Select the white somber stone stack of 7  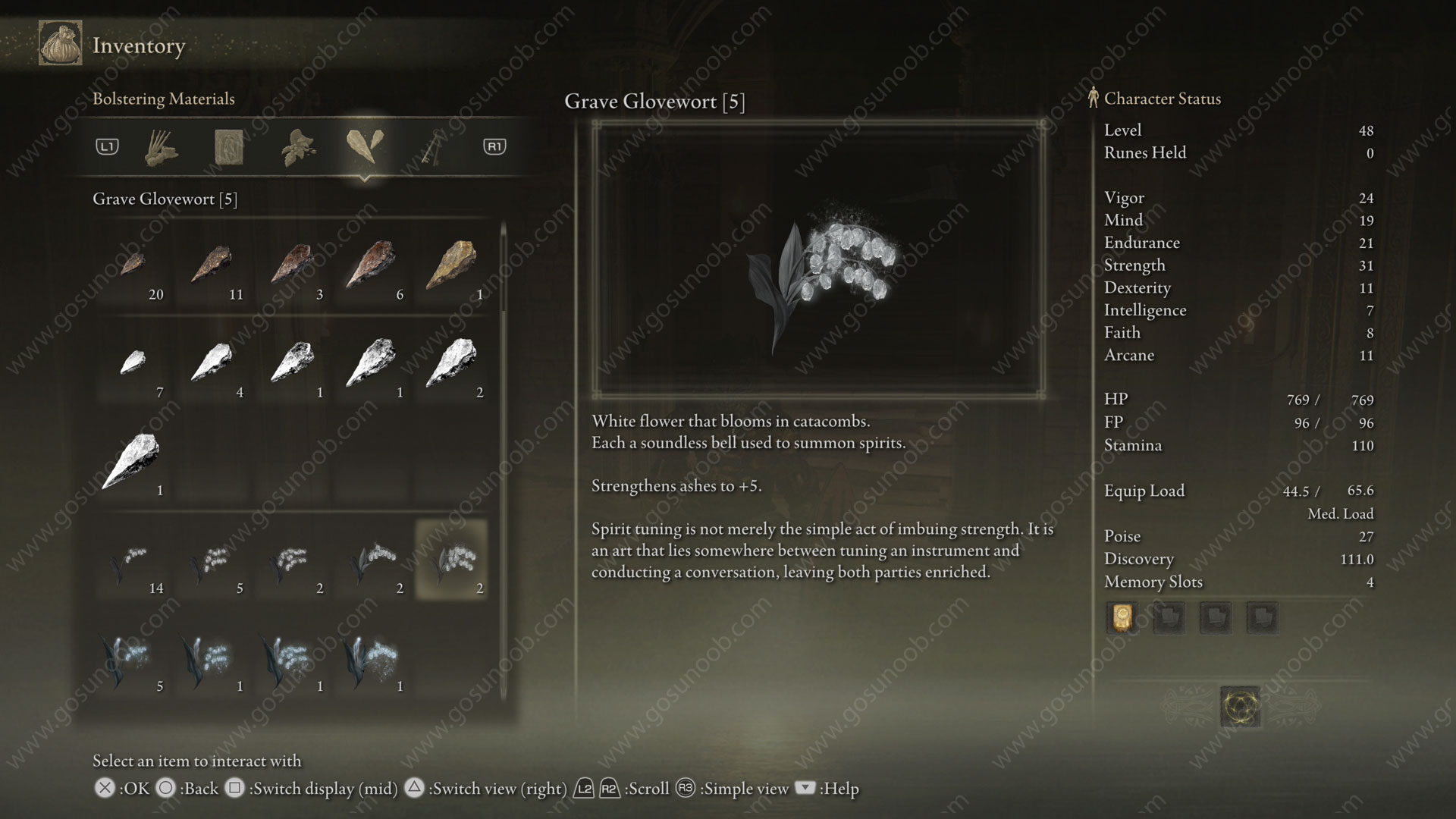coord(134,366)
